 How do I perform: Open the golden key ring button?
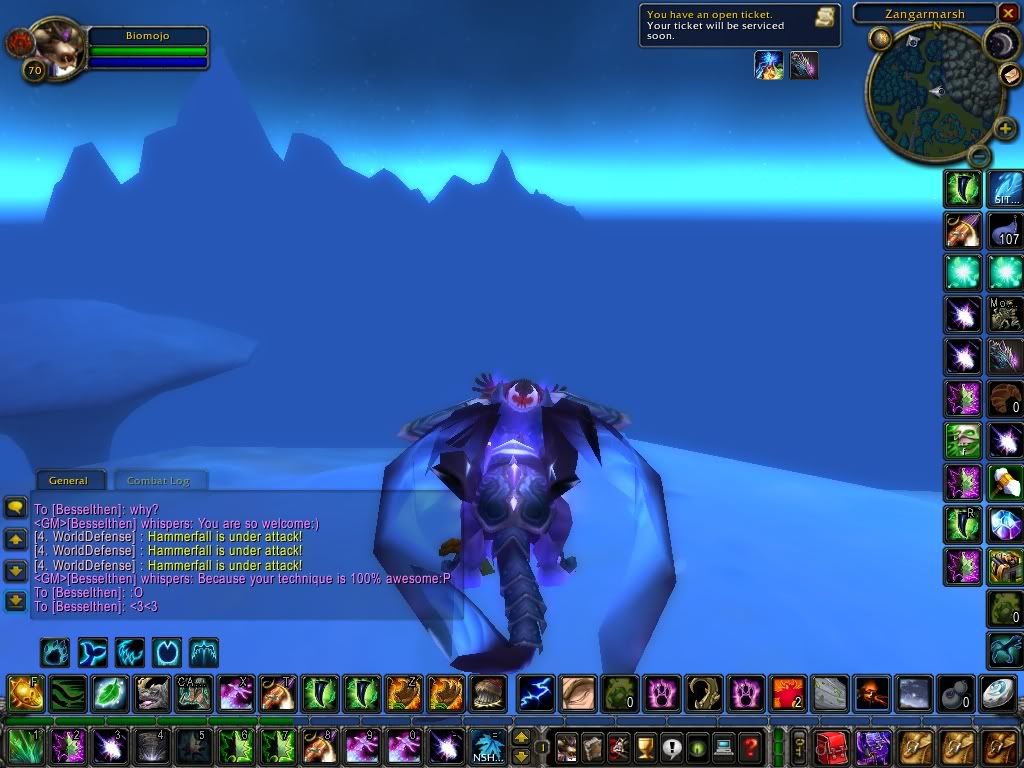point(799,746)
